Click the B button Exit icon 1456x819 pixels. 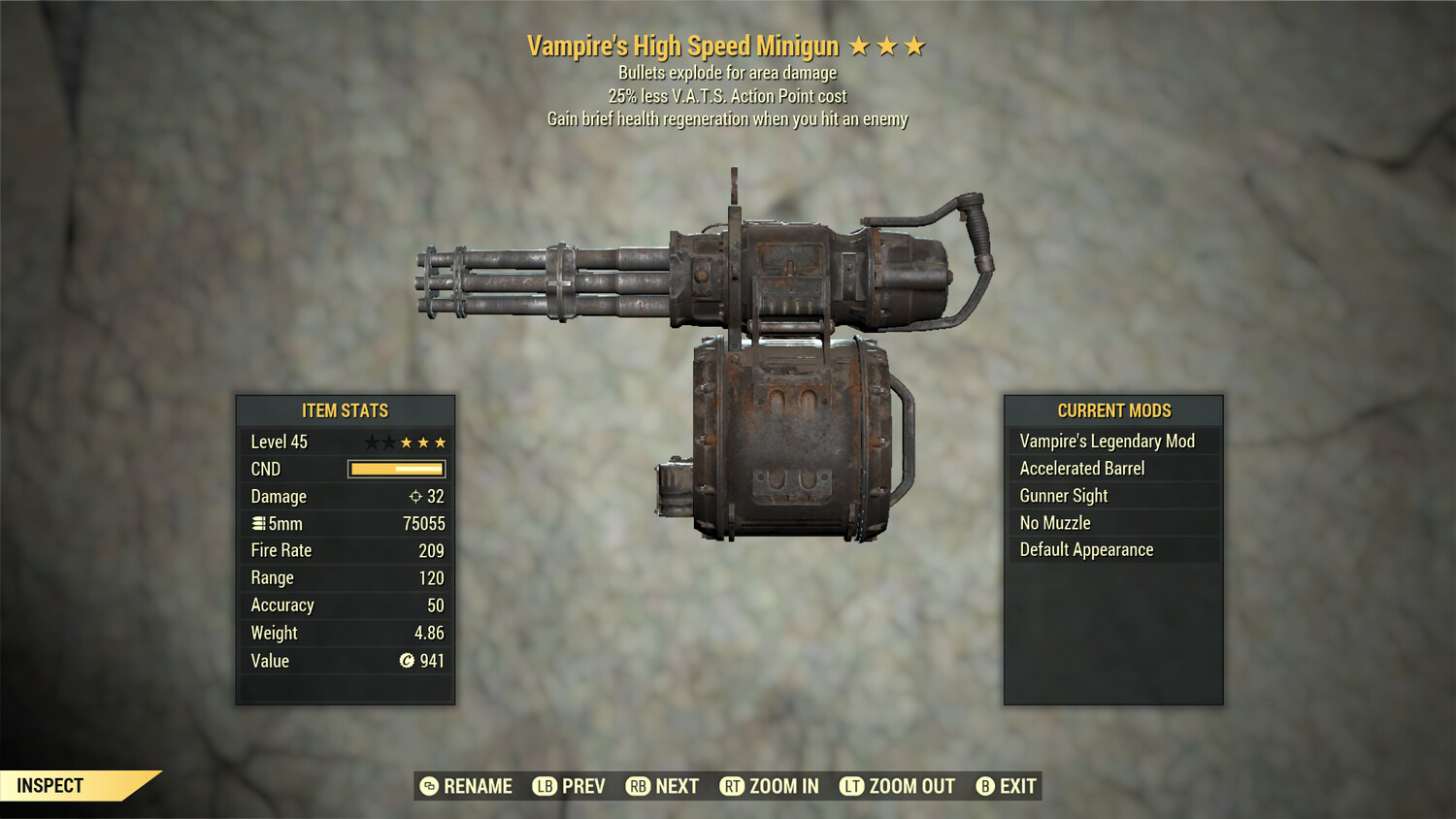tap(983, 786)
